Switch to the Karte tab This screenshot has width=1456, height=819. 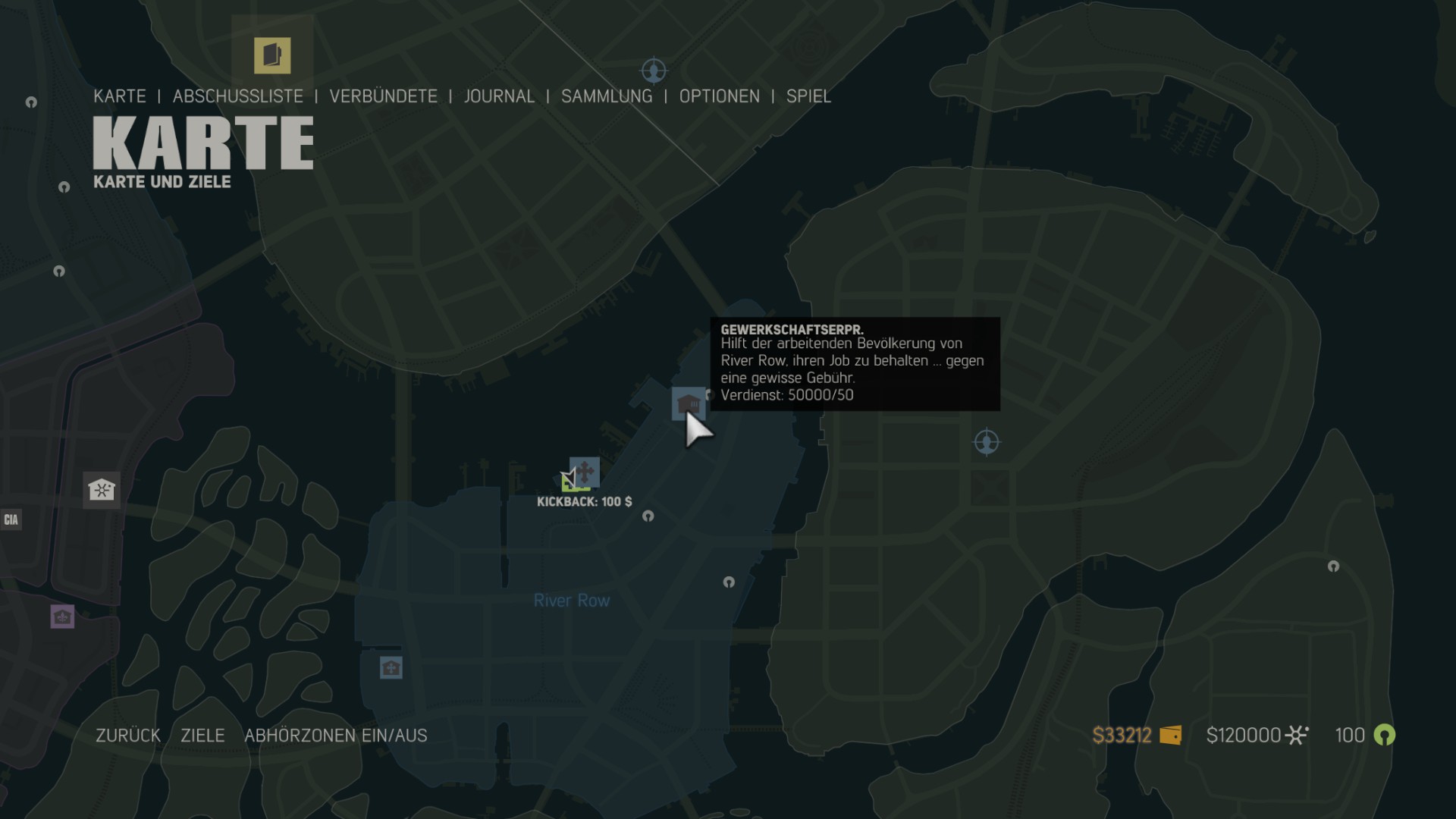(120, 96)
